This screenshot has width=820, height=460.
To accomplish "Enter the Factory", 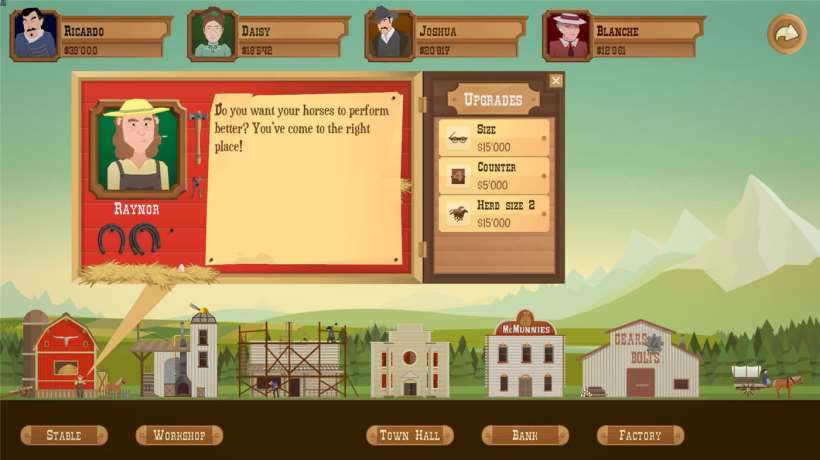I will pos(640,435).
